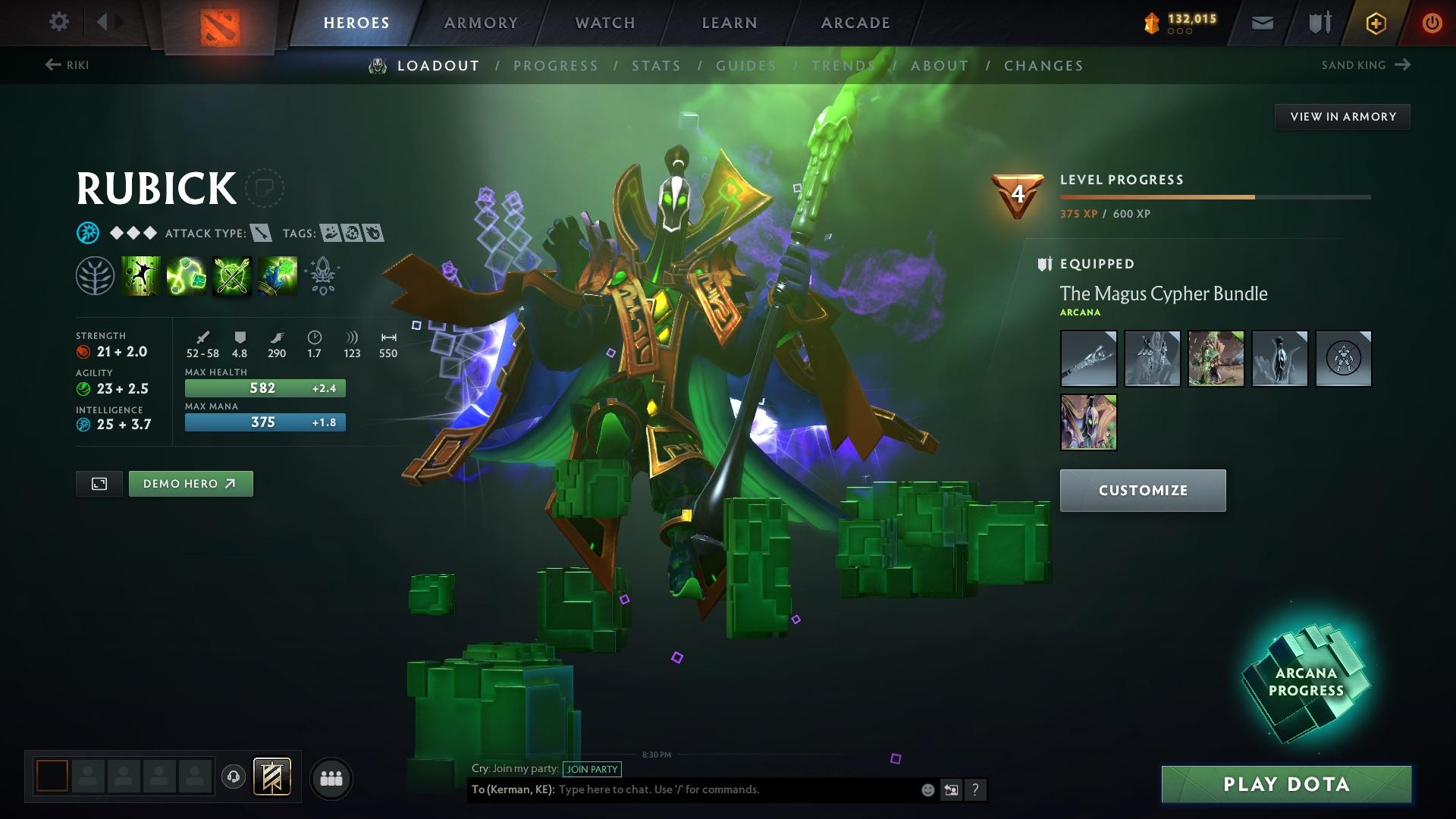Screen dimensions: 1456x819
Task: Select the first Magus Cypher item thumbnail
Action: pyautogui.click(x=1088, y=358)
